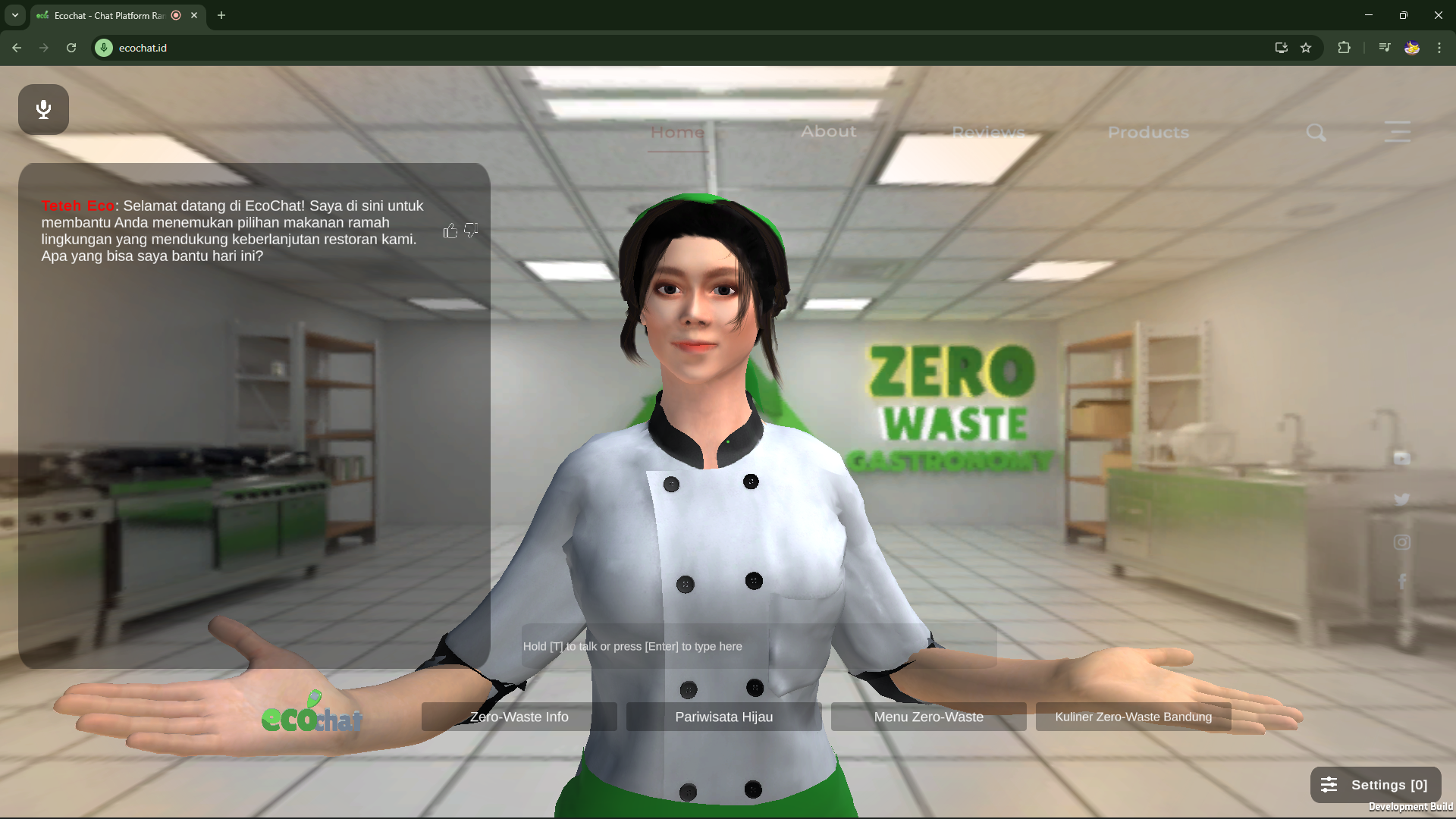Click the Instagram icon

(x=1401, y=541)
